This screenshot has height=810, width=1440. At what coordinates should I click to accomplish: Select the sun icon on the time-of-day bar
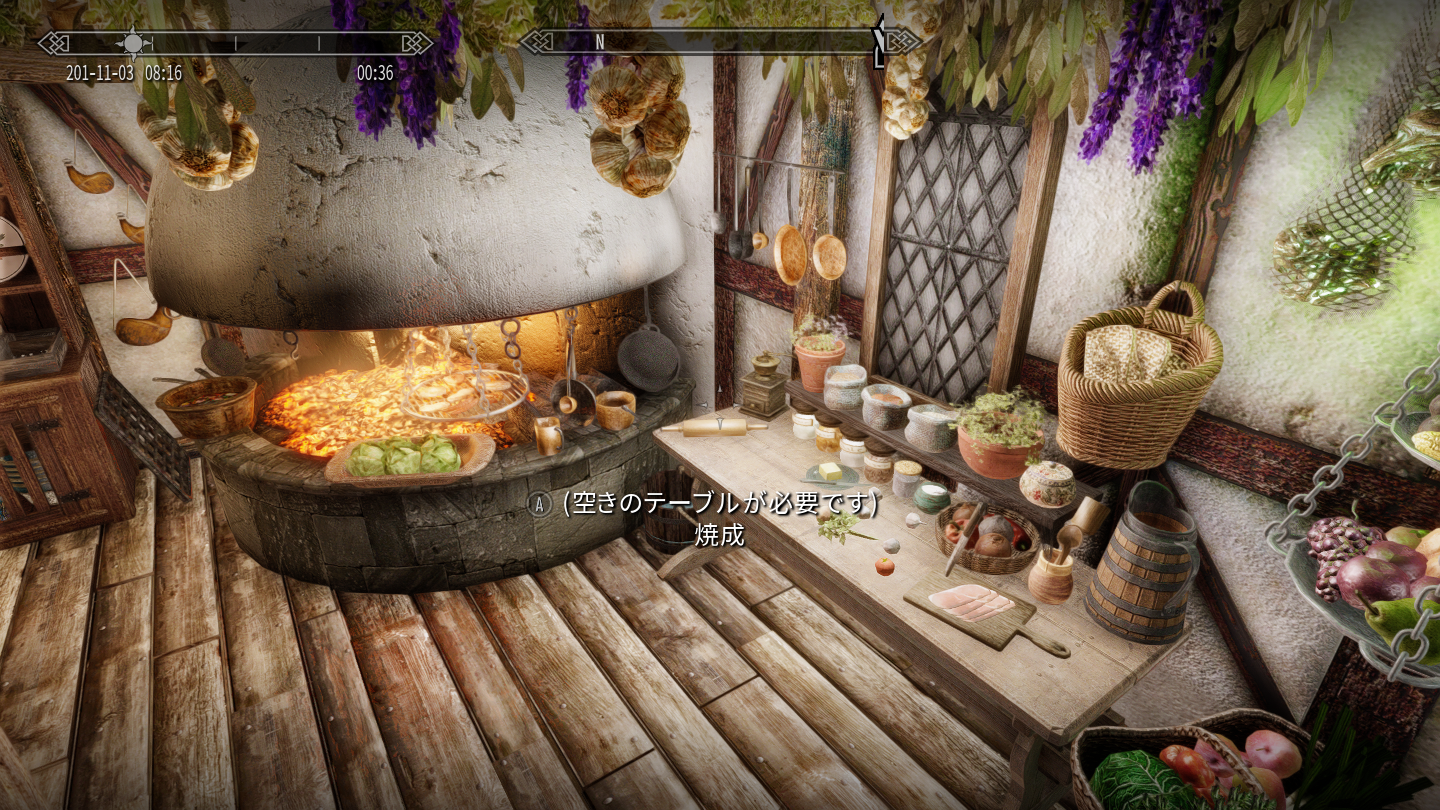coord(133,43)
